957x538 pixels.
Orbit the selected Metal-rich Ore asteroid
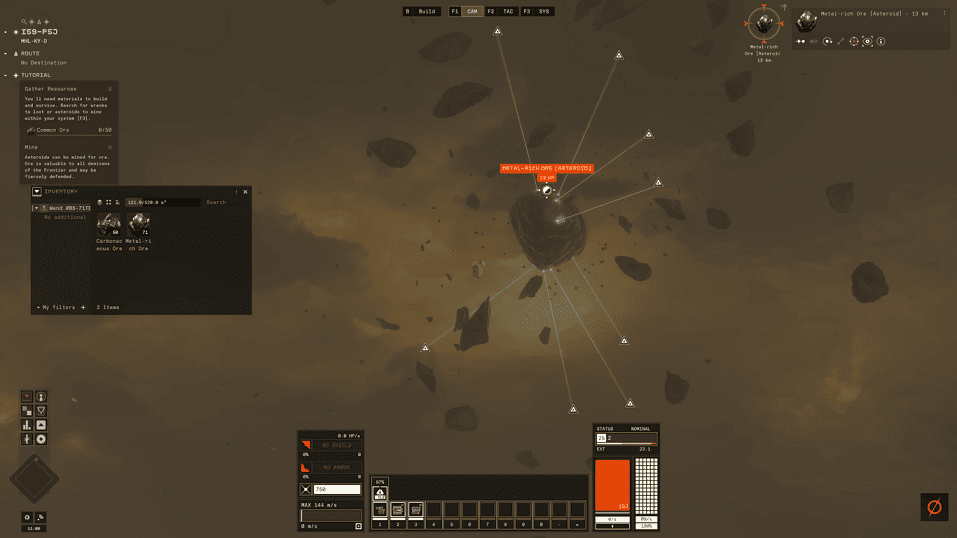pos(828,42)
